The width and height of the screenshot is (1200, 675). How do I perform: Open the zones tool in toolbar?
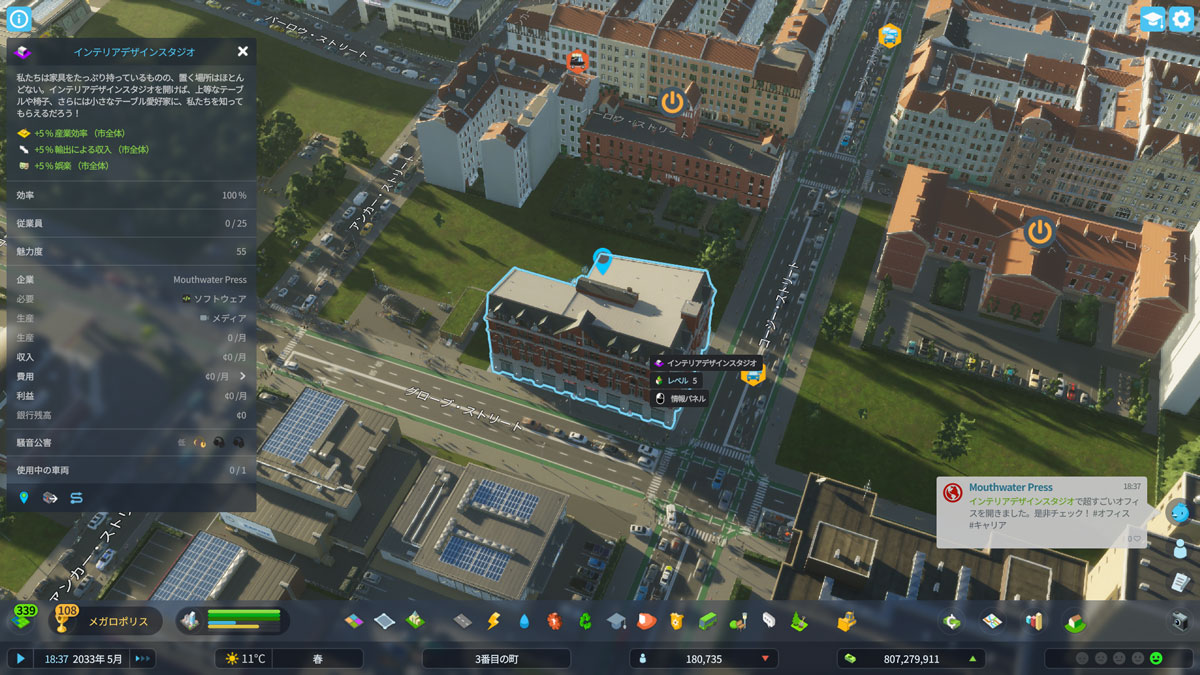pyautogui.click(x=354, y=621)
